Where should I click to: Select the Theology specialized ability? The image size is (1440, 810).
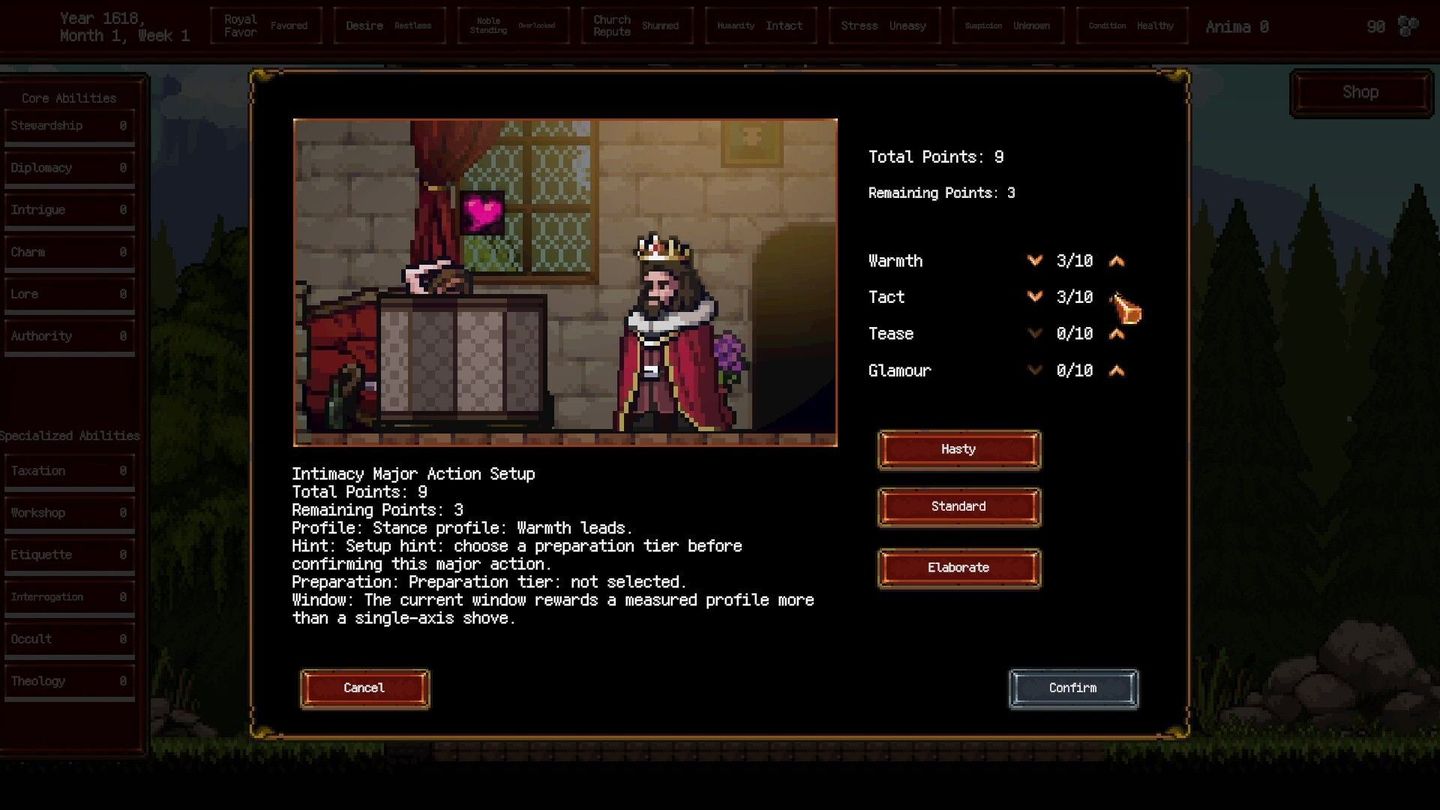[x=68, y=681]
